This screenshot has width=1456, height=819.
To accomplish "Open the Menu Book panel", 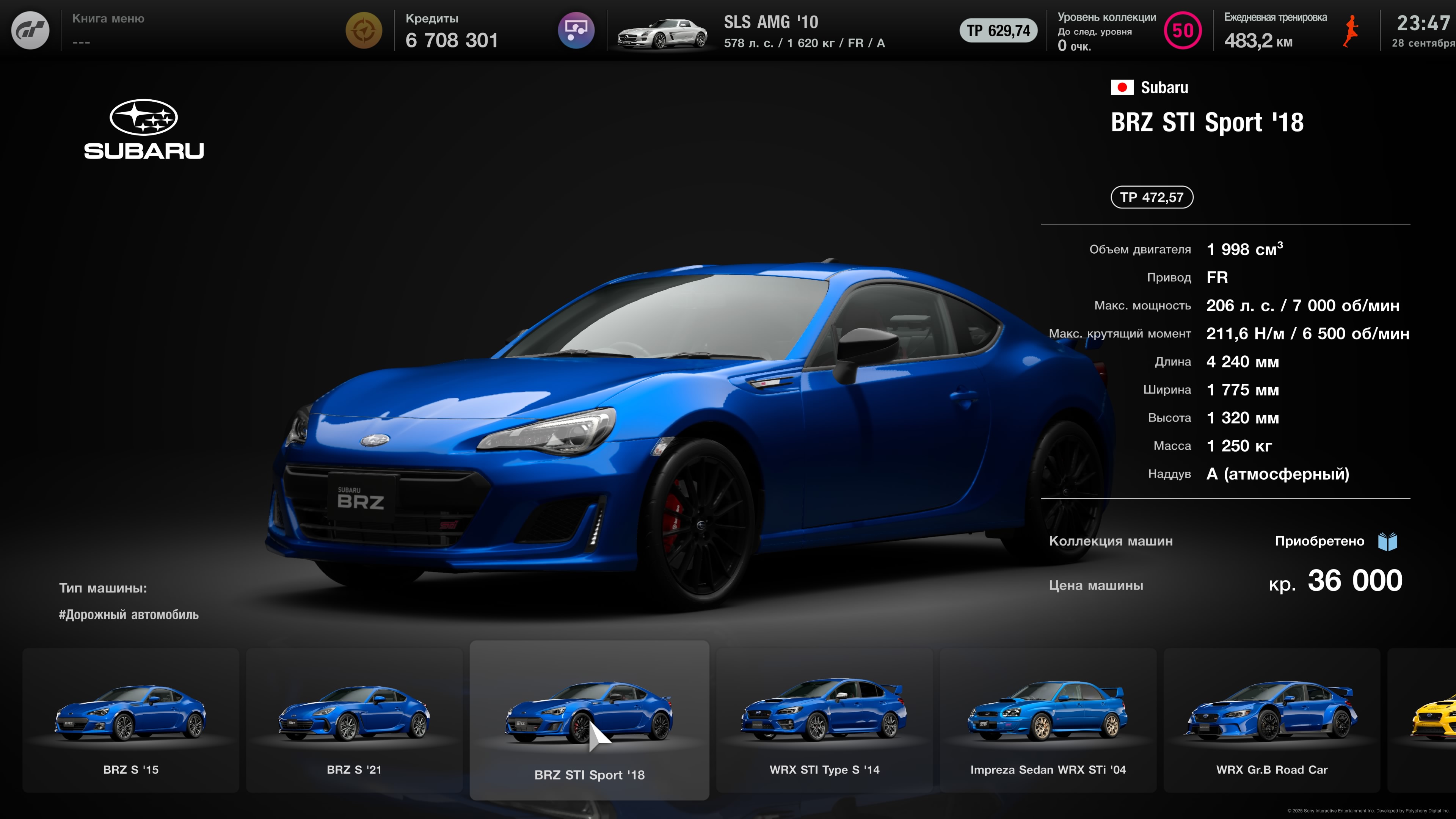I will pos(108,30).
